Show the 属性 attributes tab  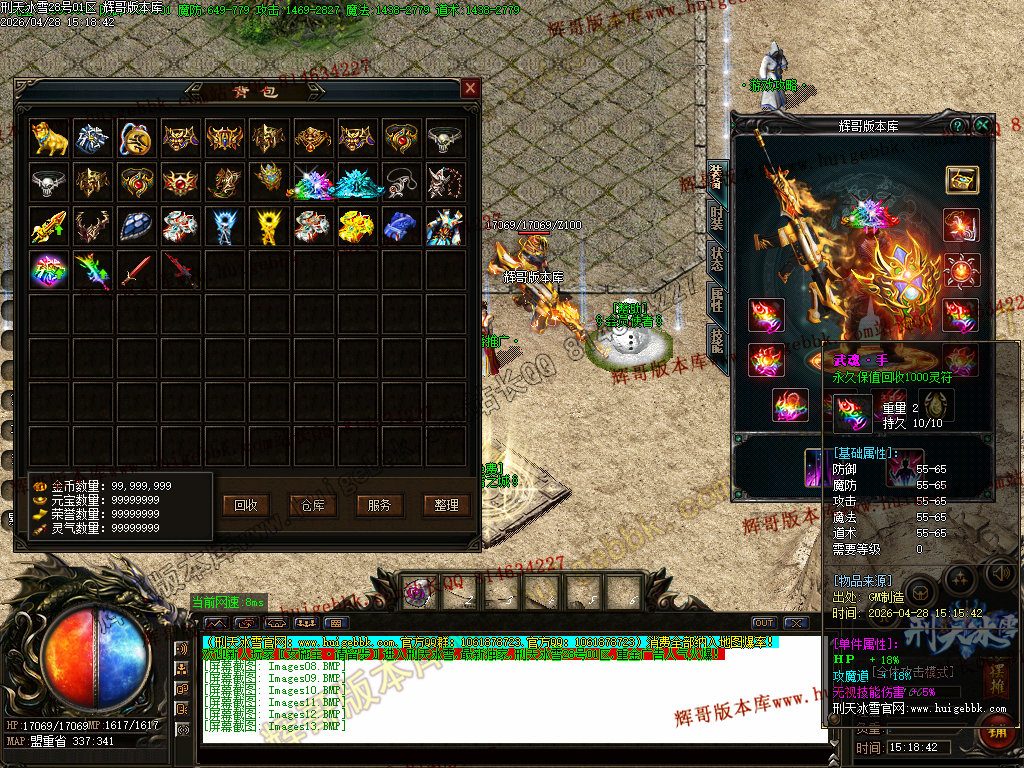click(717, 298)
